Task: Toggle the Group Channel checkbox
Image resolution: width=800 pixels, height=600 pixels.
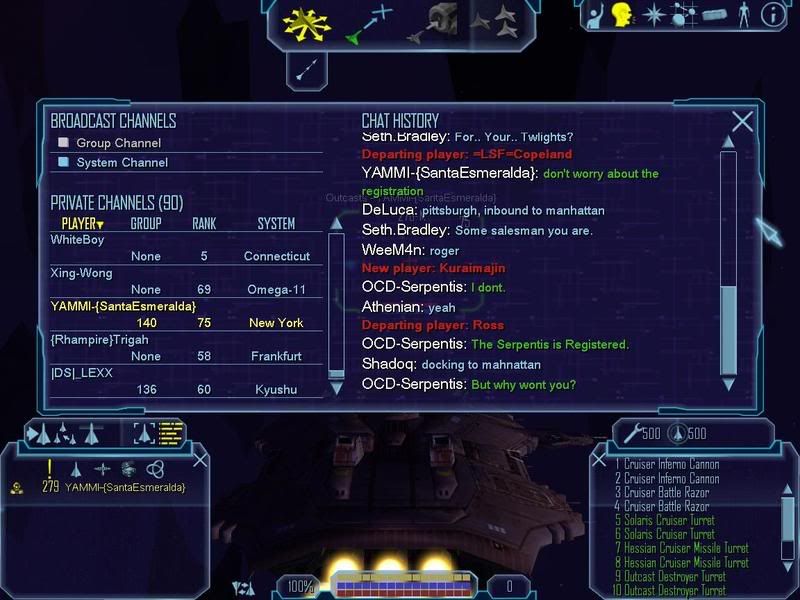Action: tap(64, 143)
